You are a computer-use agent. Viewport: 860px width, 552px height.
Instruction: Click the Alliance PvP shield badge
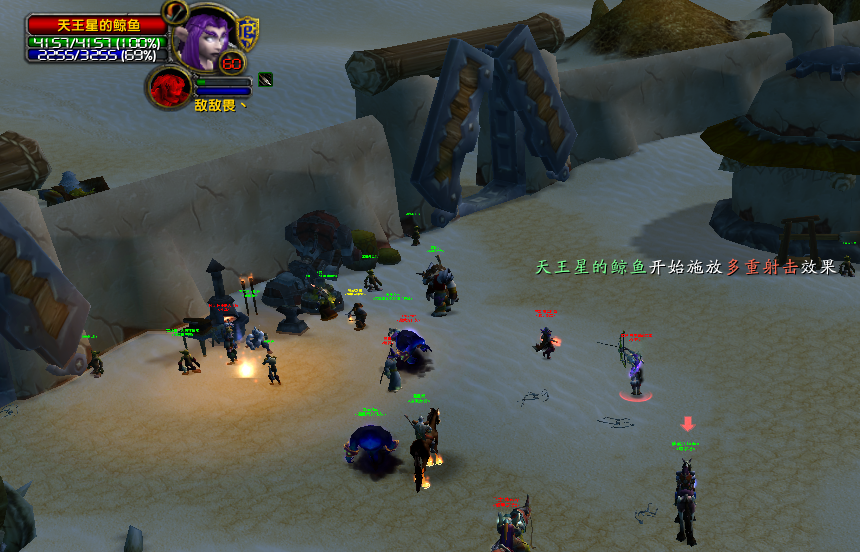[x=247, y=32]
